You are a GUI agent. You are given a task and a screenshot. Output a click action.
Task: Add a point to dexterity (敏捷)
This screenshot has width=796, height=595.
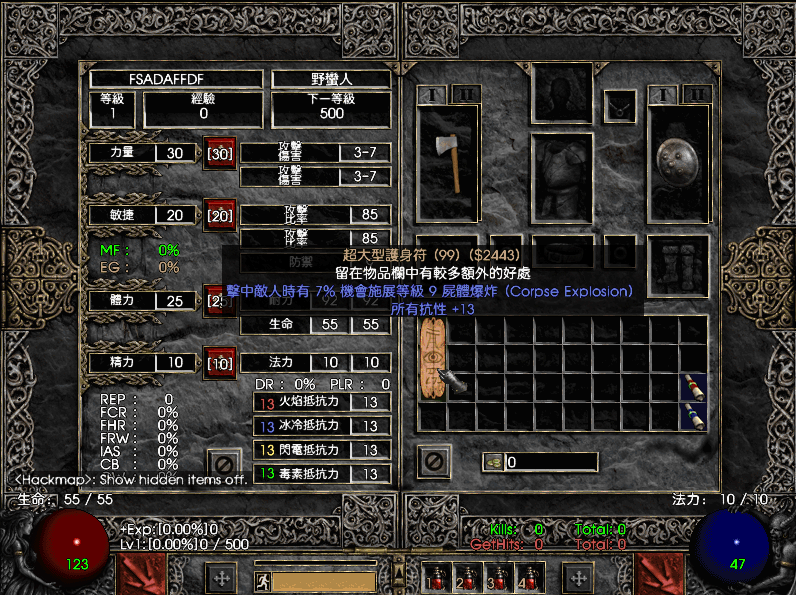(220, 215)
